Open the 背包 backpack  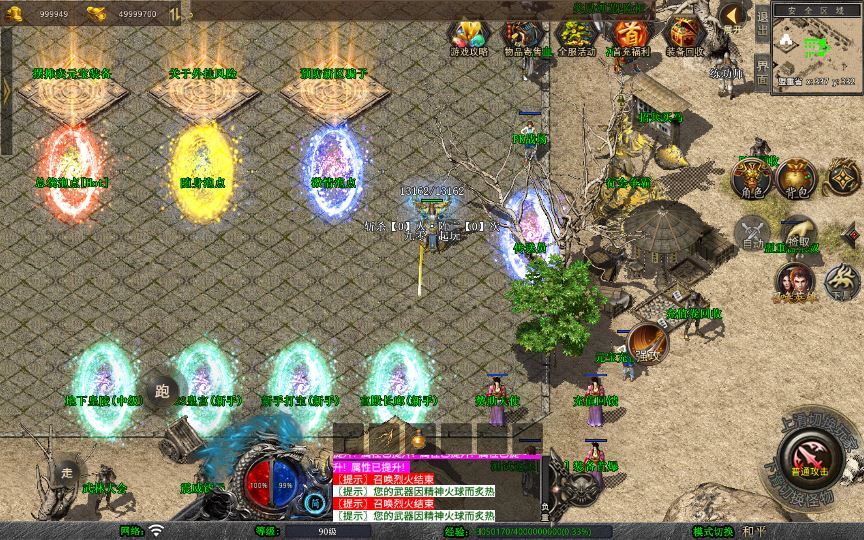796,178
